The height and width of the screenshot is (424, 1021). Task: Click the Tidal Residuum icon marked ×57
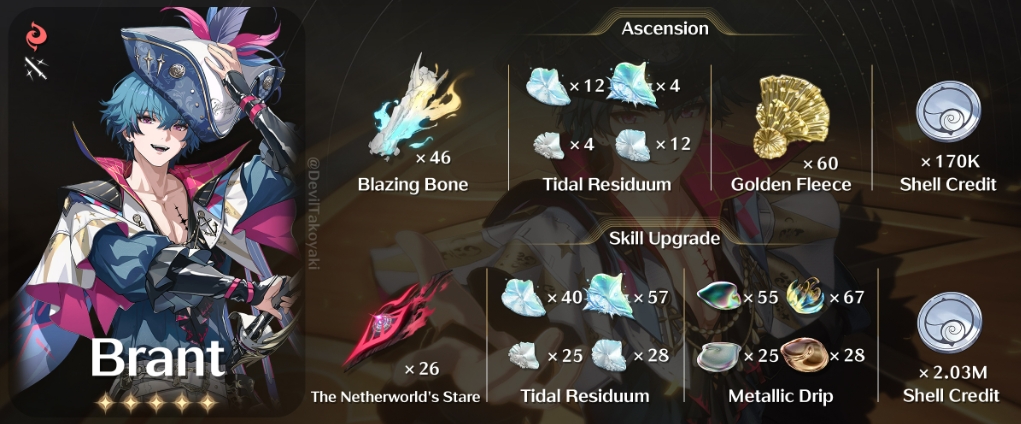(x=608, y=294)
